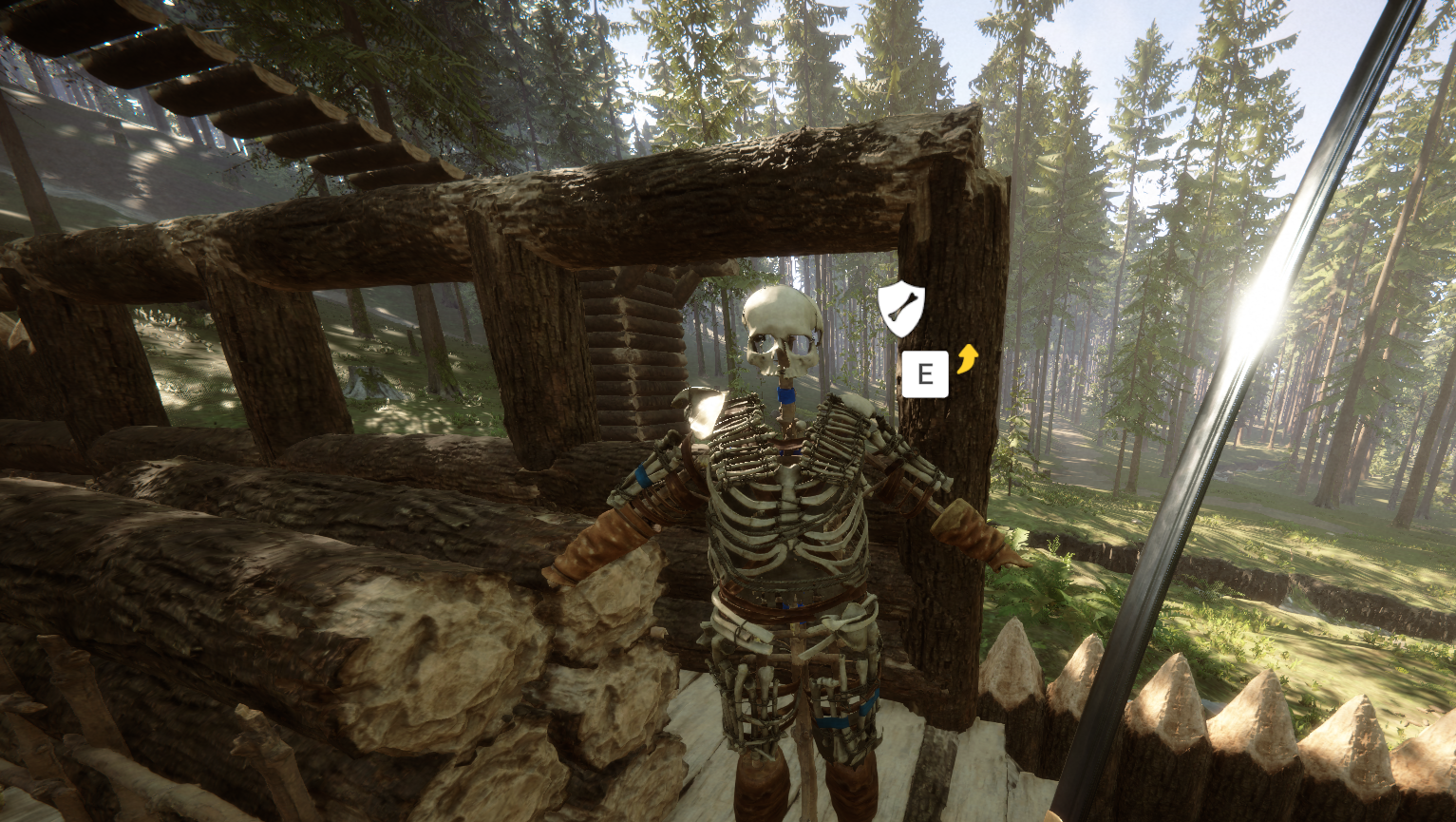
Task: Click the bone armor shield icon
Action: click(899, 308)
